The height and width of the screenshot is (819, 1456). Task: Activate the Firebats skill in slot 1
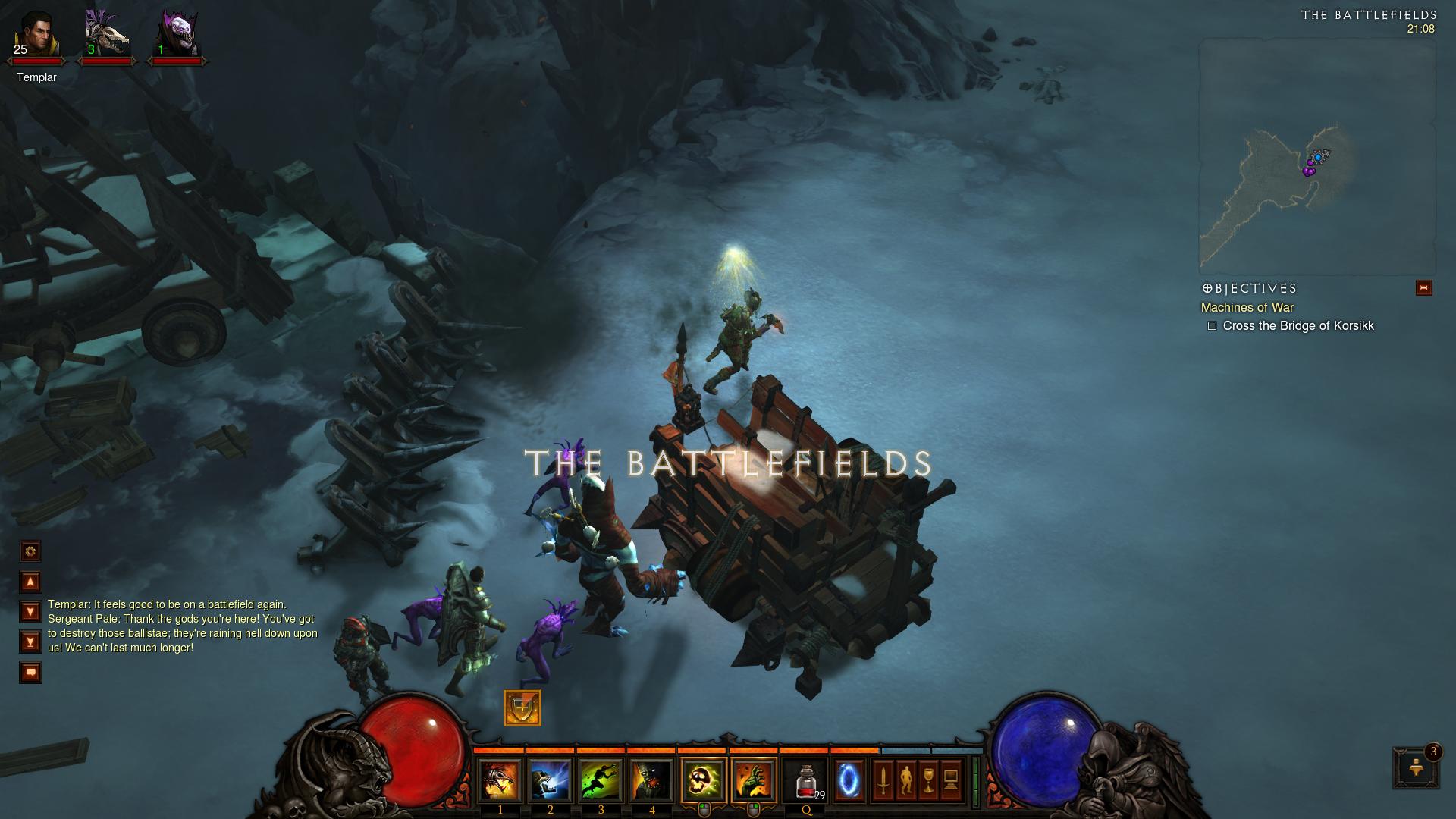click(500, 780)
